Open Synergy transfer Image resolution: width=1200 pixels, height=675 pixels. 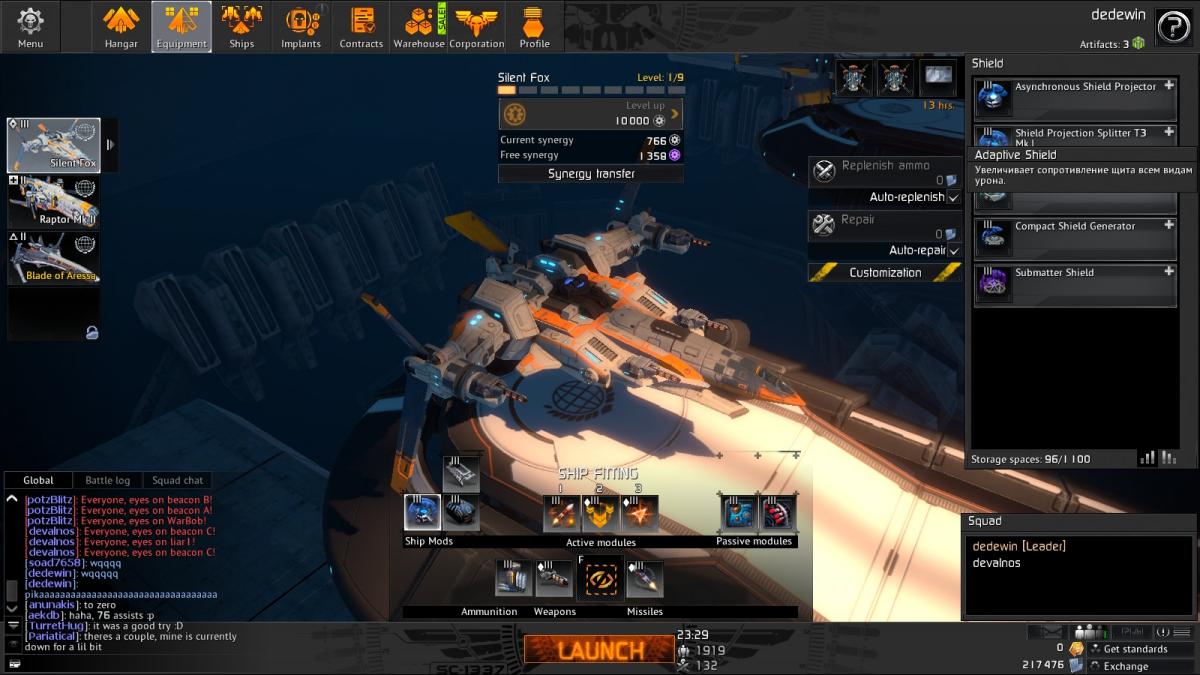pos(591,174)
